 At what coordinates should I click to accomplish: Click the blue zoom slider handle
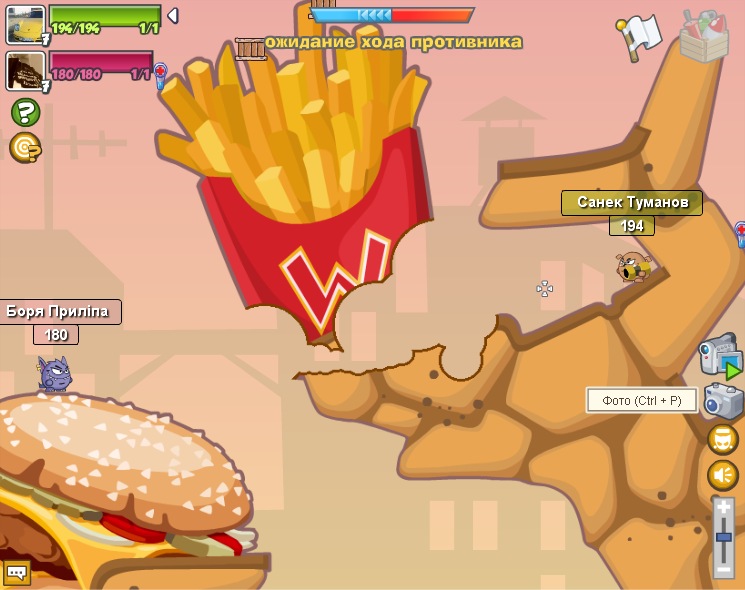point(723,538)
